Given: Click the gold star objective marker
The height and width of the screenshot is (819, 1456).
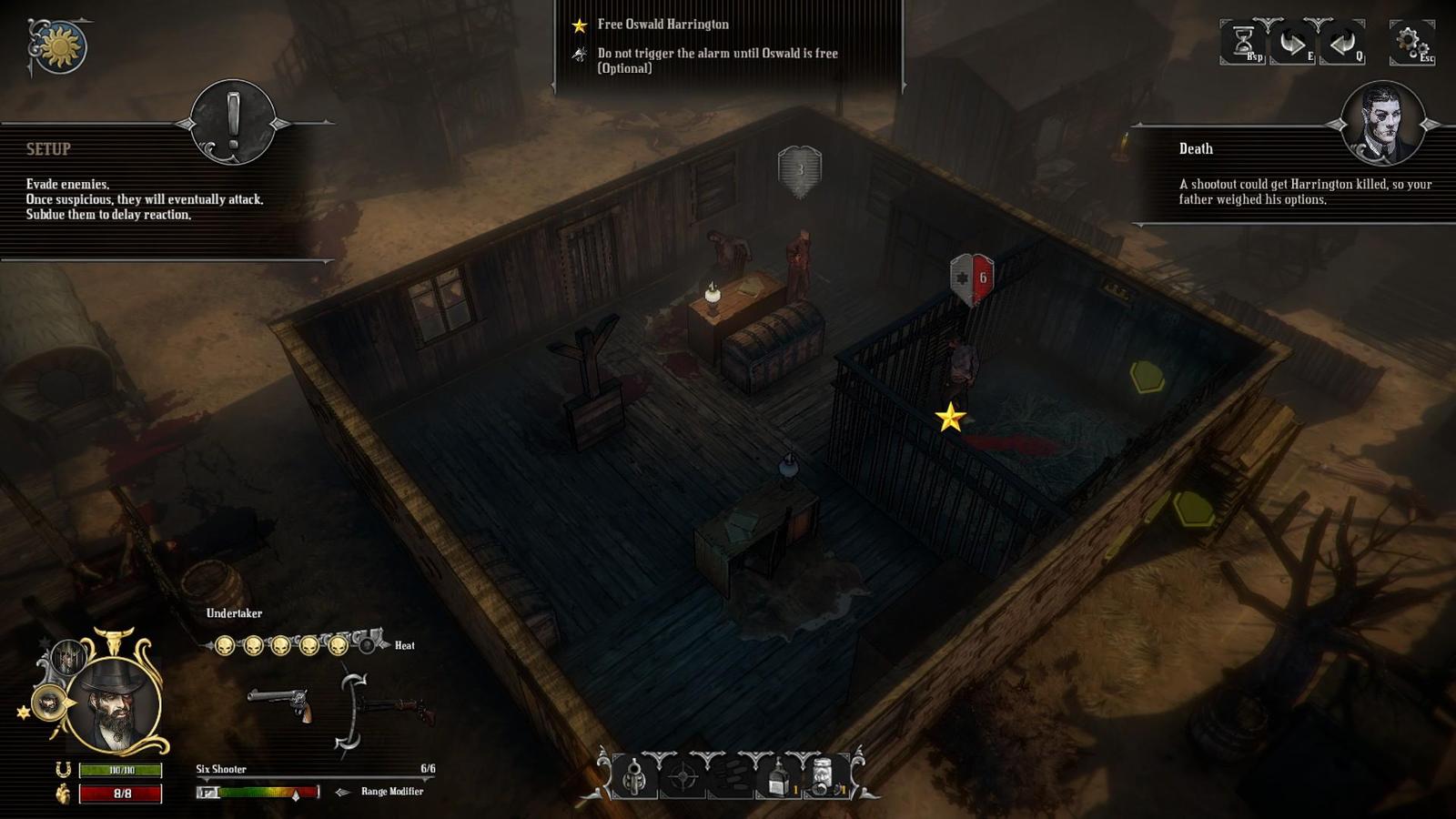Looking at the screenshot, I should coord(950,418).
